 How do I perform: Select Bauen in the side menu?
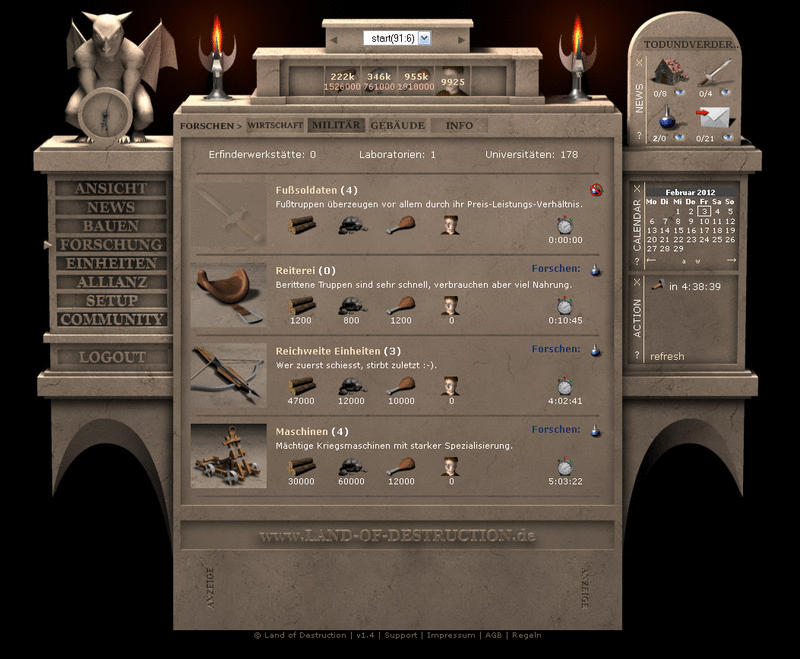coord(110,226)
